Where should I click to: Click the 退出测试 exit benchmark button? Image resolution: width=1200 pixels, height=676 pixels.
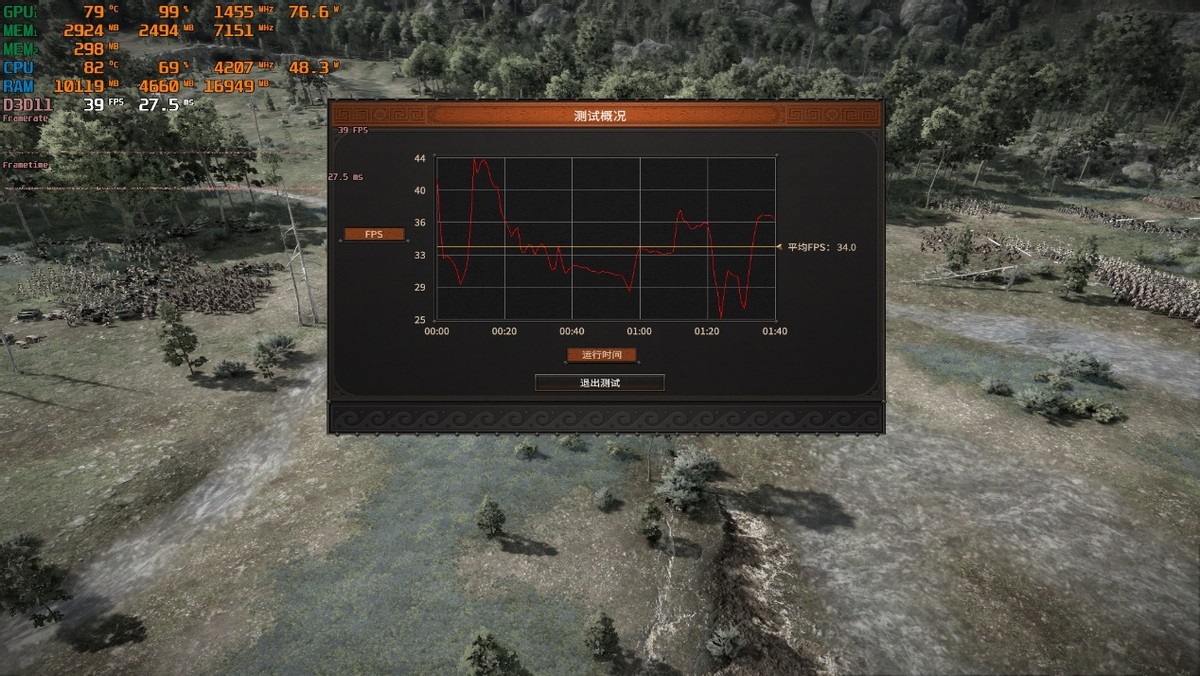click(600, 383)
